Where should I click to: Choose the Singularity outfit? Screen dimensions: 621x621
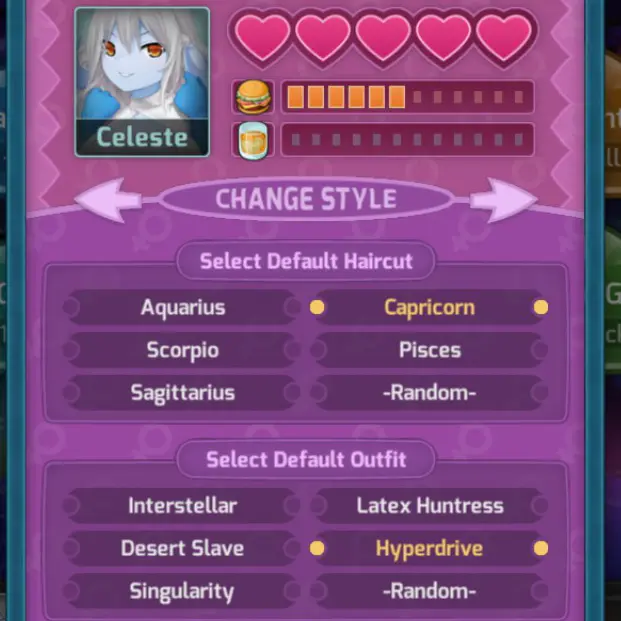[182, 591]
